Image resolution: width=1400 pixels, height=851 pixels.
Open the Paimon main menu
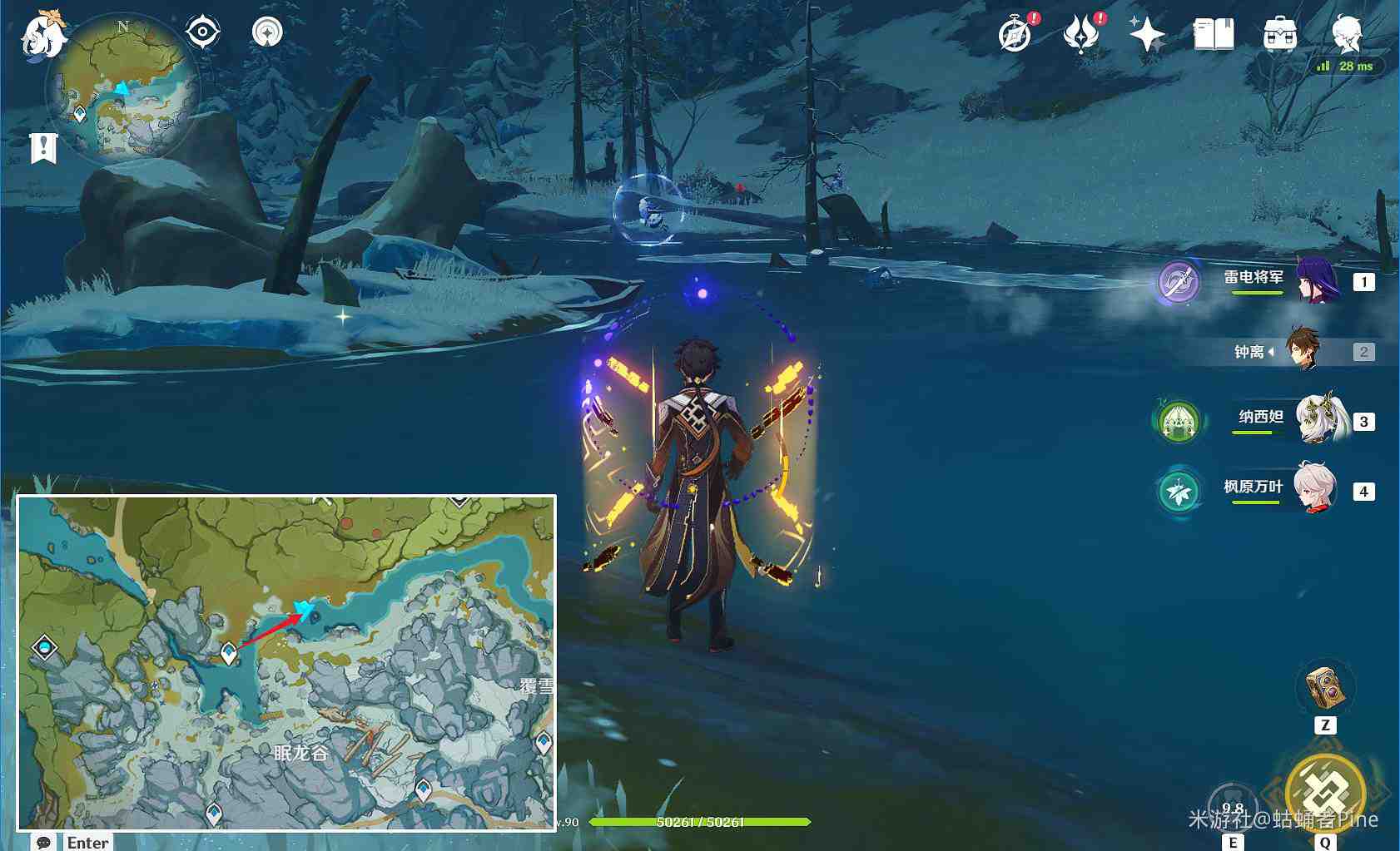(x=42, y=36)
